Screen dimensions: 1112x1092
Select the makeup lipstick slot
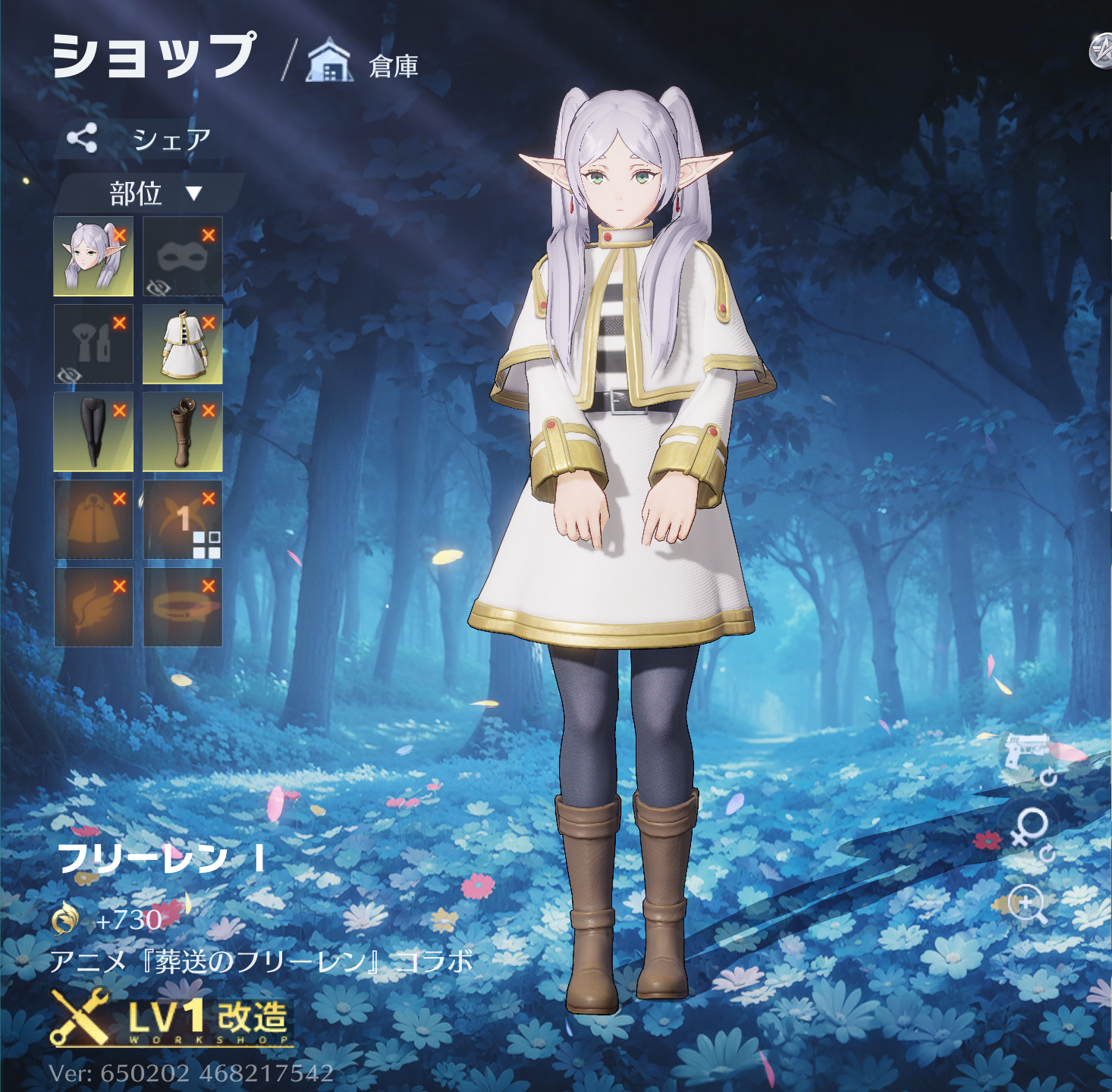click(93, 344)
